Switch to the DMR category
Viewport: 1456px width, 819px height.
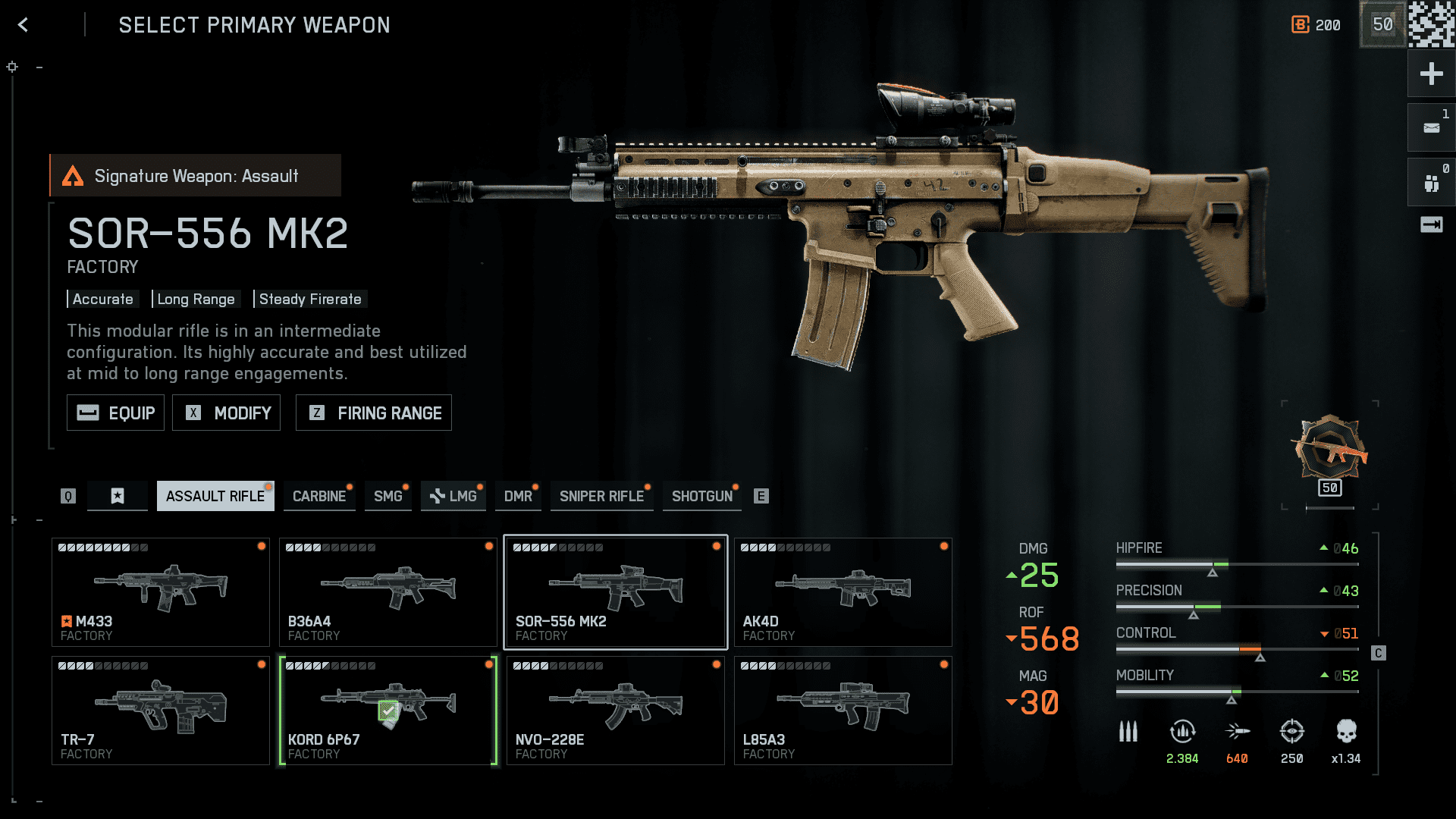[518, 496]
